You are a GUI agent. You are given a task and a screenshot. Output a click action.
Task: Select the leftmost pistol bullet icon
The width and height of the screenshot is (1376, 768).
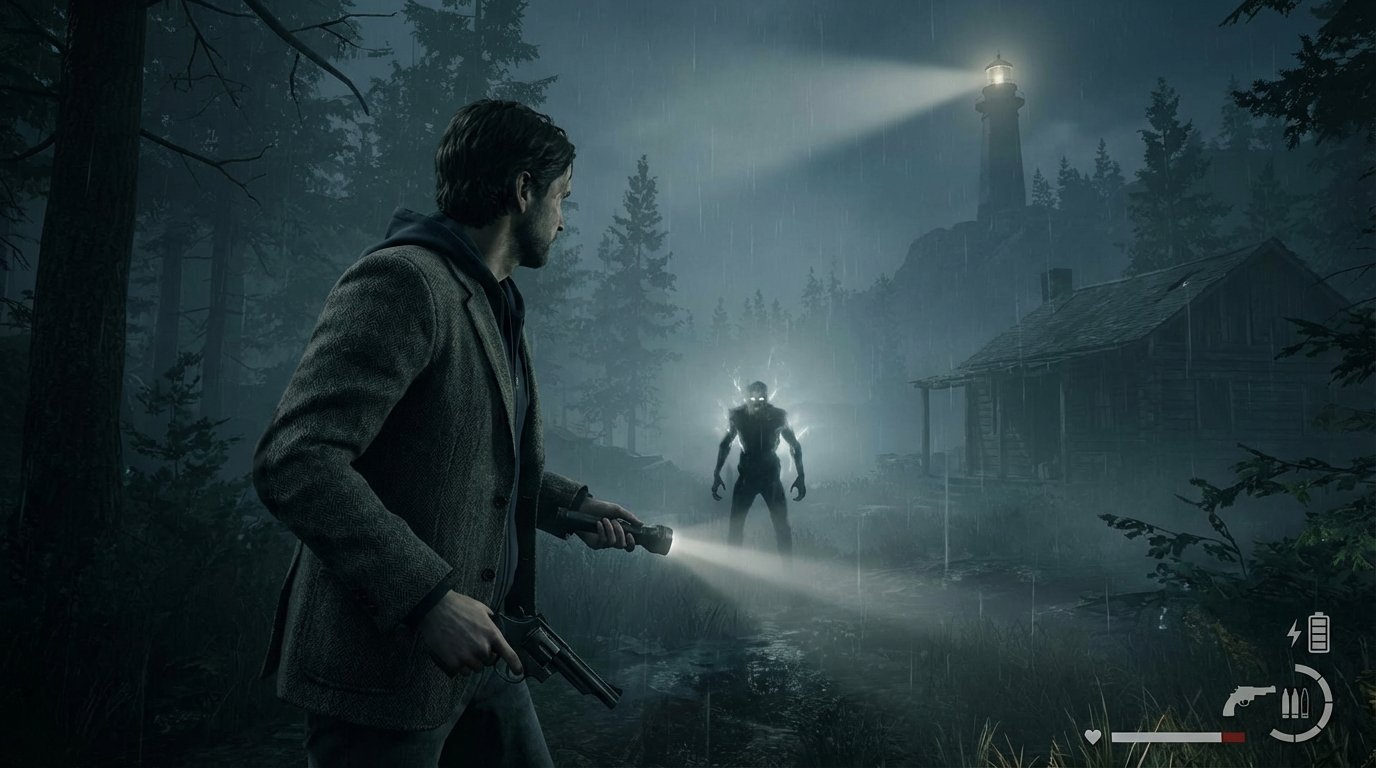pyautogui.click(x=1285, y=702)
